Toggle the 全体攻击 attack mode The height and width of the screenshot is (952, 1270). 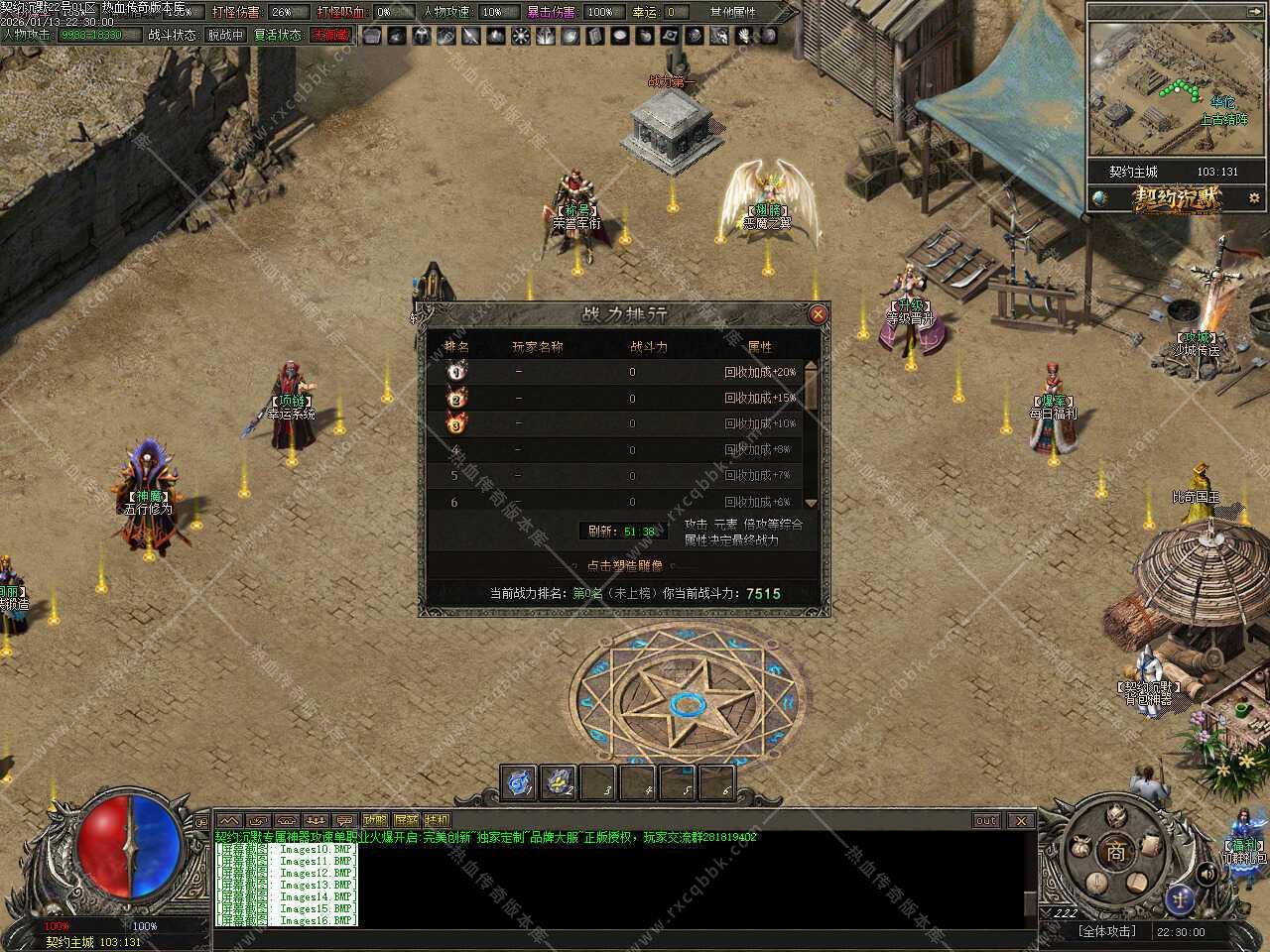coord(1106,931)
